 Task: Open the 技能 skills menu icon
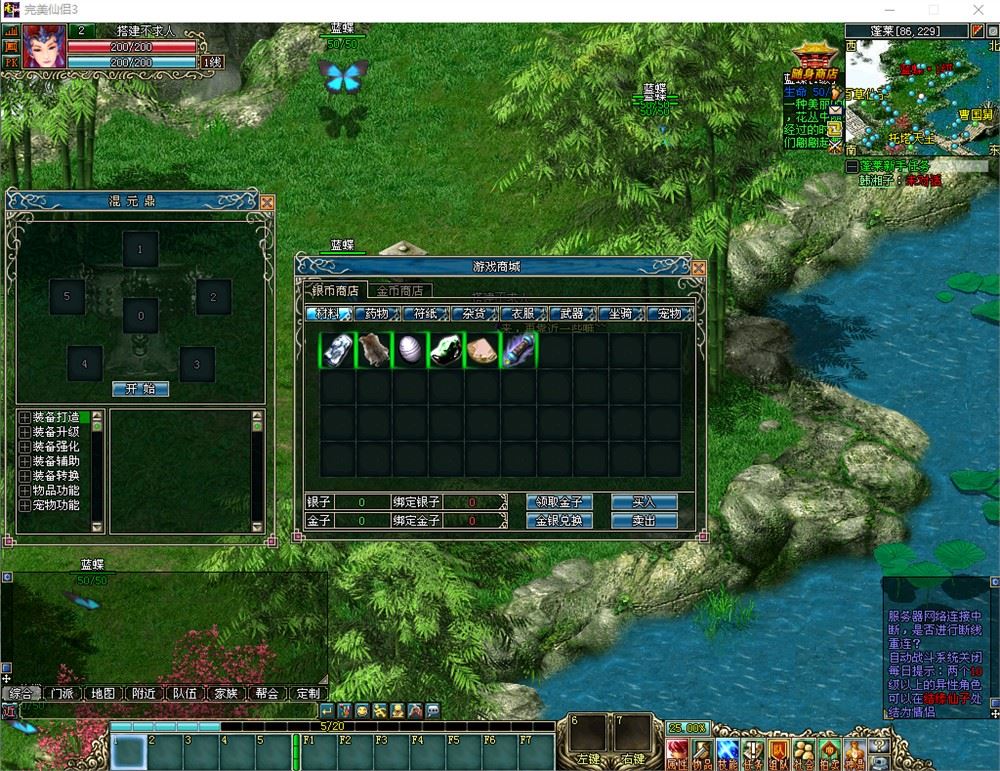tap(727, 752)
